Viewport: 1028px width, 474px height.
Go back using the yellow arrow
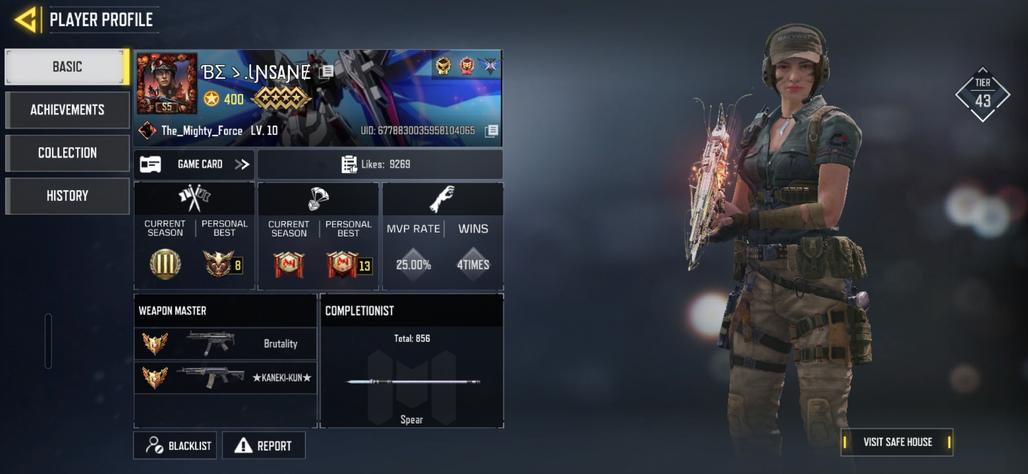26,19
